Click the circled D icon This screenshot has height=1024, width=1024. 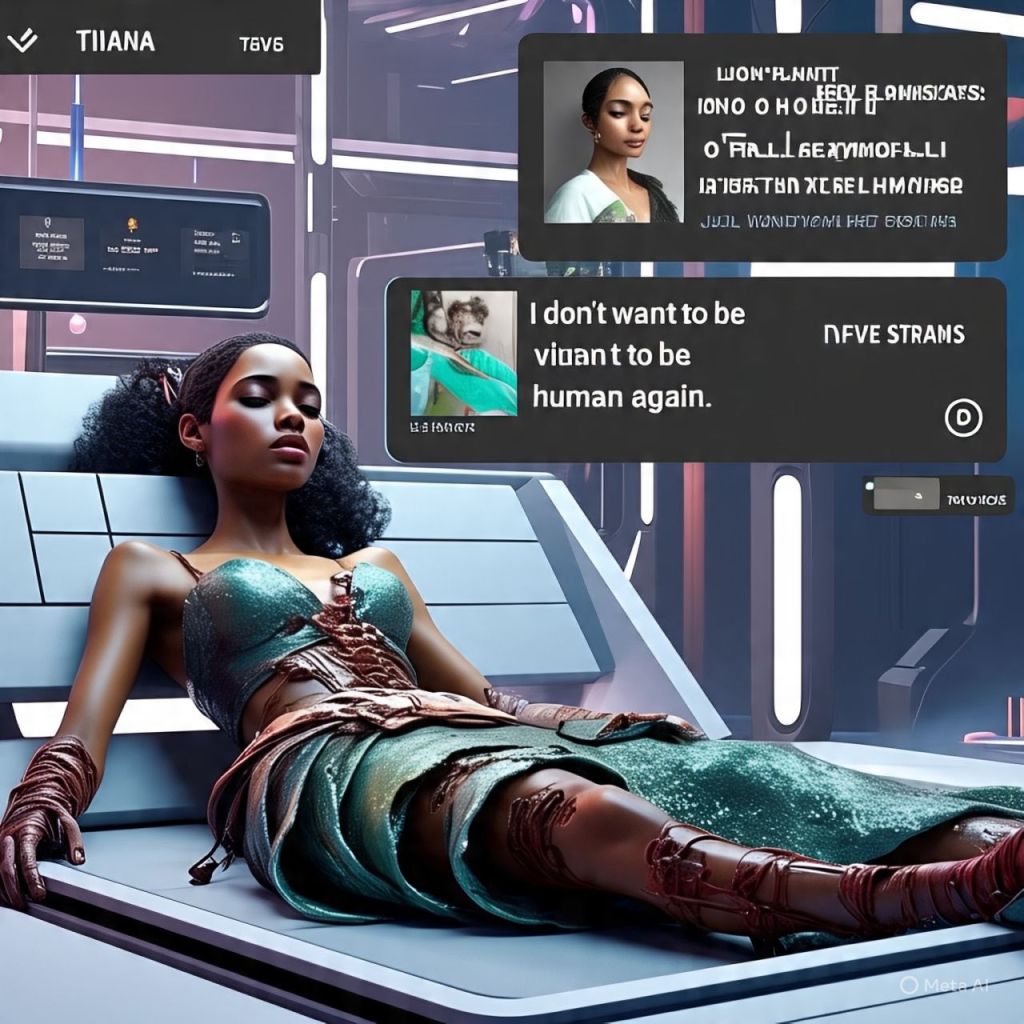(x=963, y=420)
